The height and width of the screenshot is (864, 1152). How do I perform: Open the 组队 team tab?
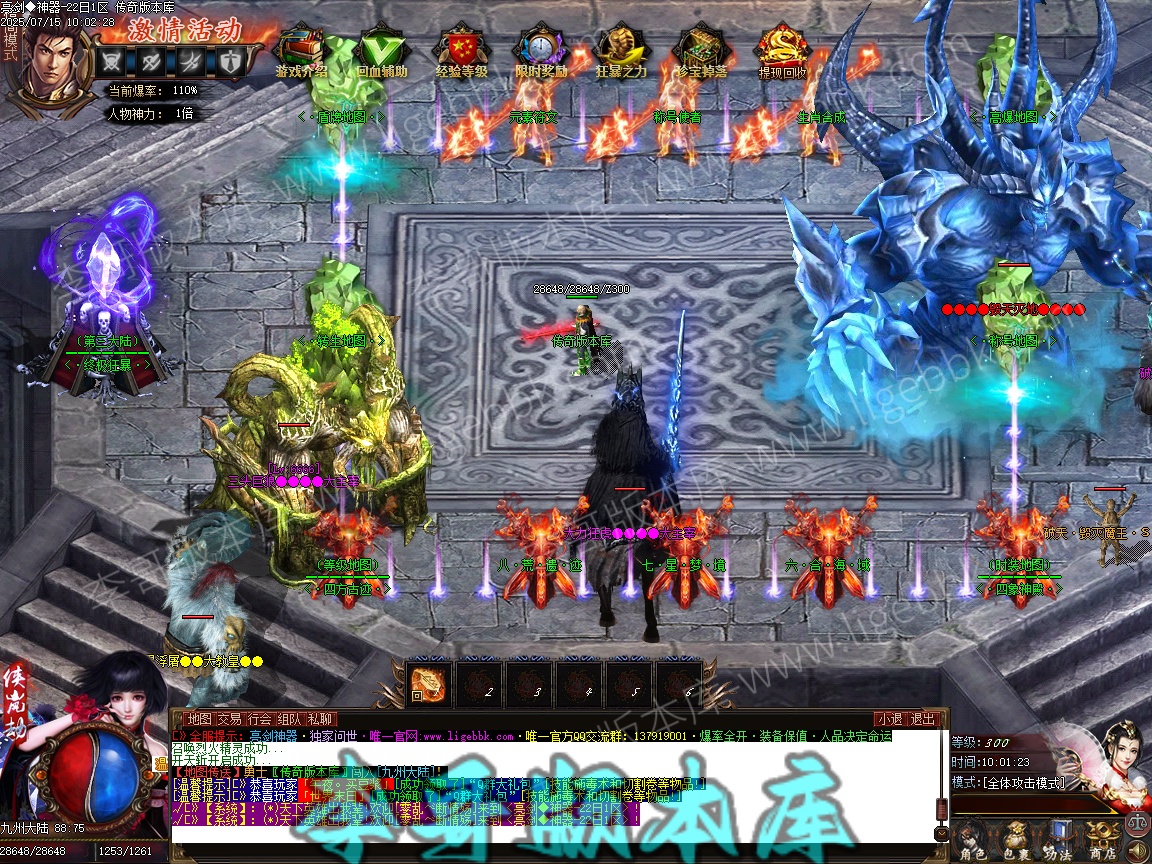[x=290, y=719]
